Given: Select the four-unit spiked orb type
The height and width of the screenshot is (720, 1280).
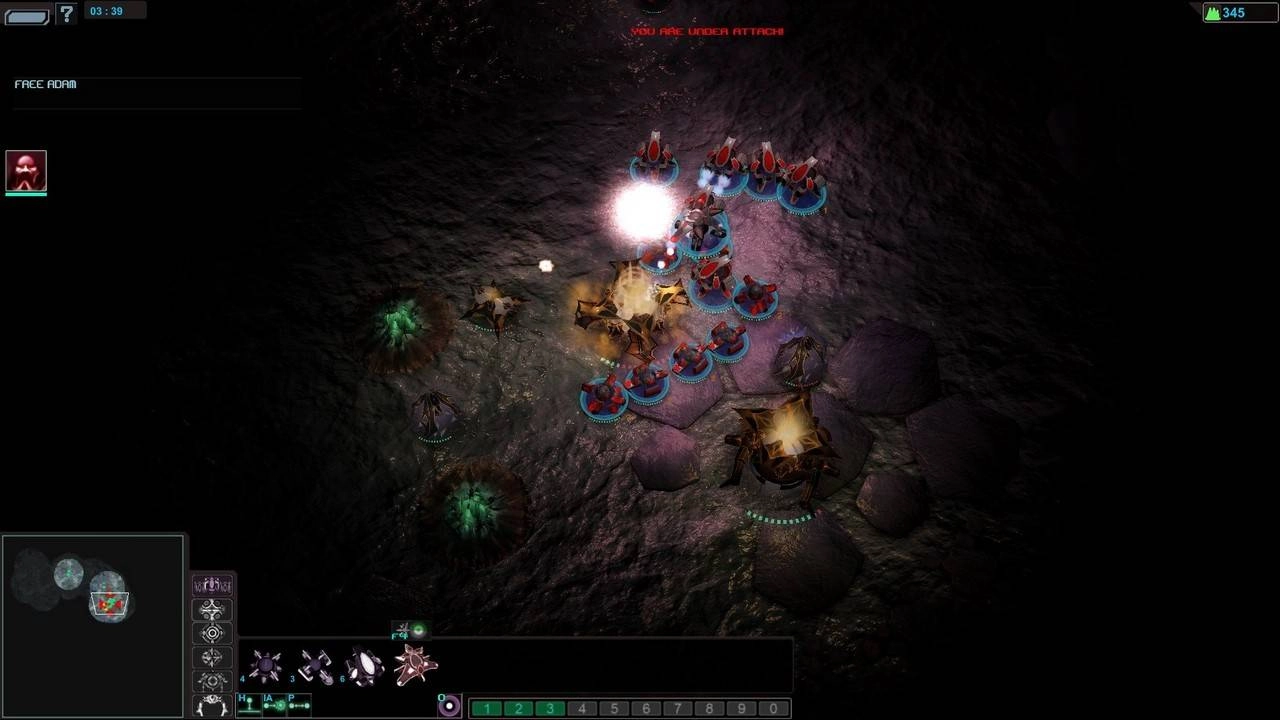Looking at the screenshot, I should [266, 666].
